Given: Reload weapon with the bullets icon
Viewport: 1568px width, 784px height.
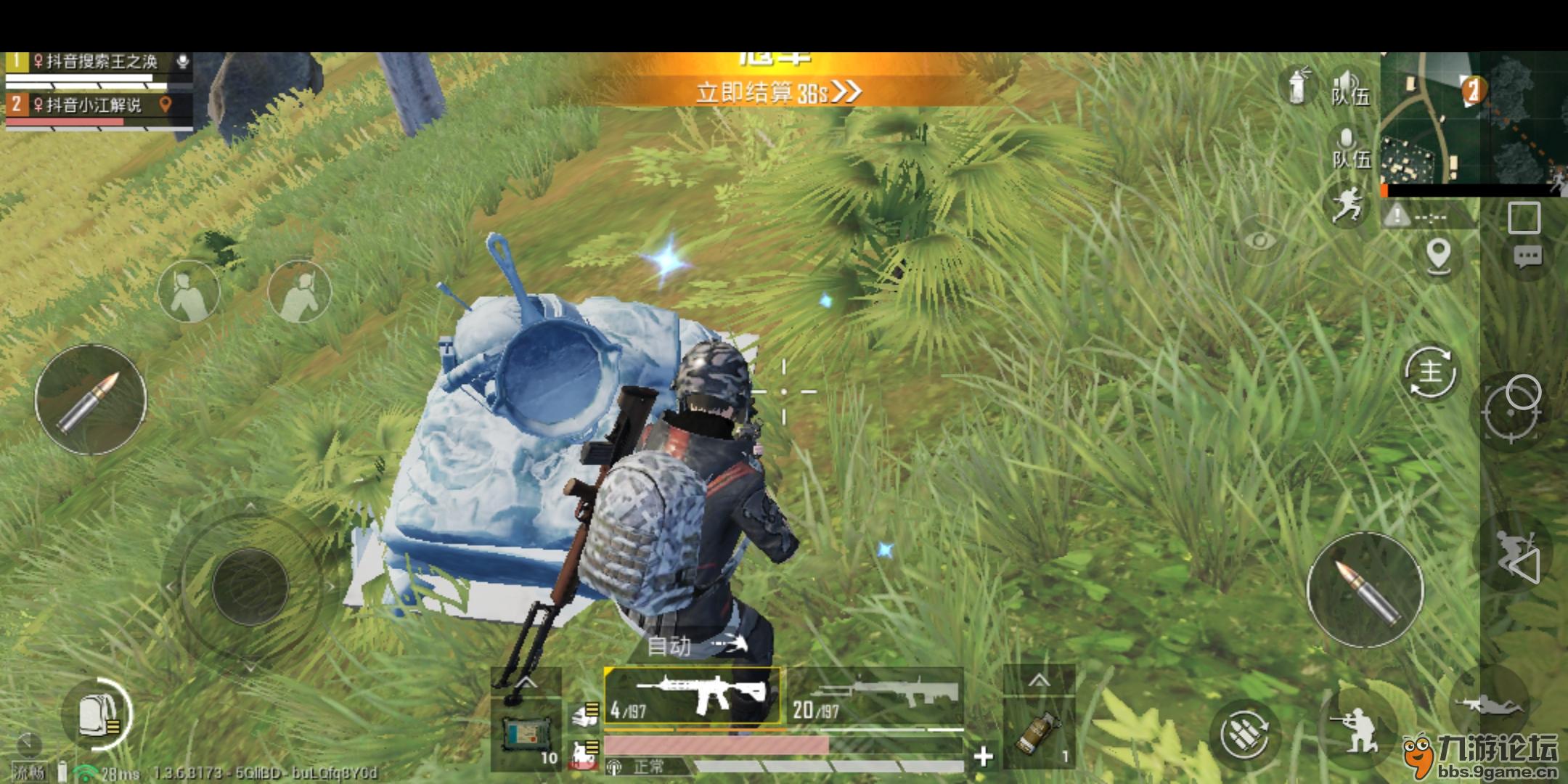Looking at the screenshot, I should click(x=1246, y=733).
